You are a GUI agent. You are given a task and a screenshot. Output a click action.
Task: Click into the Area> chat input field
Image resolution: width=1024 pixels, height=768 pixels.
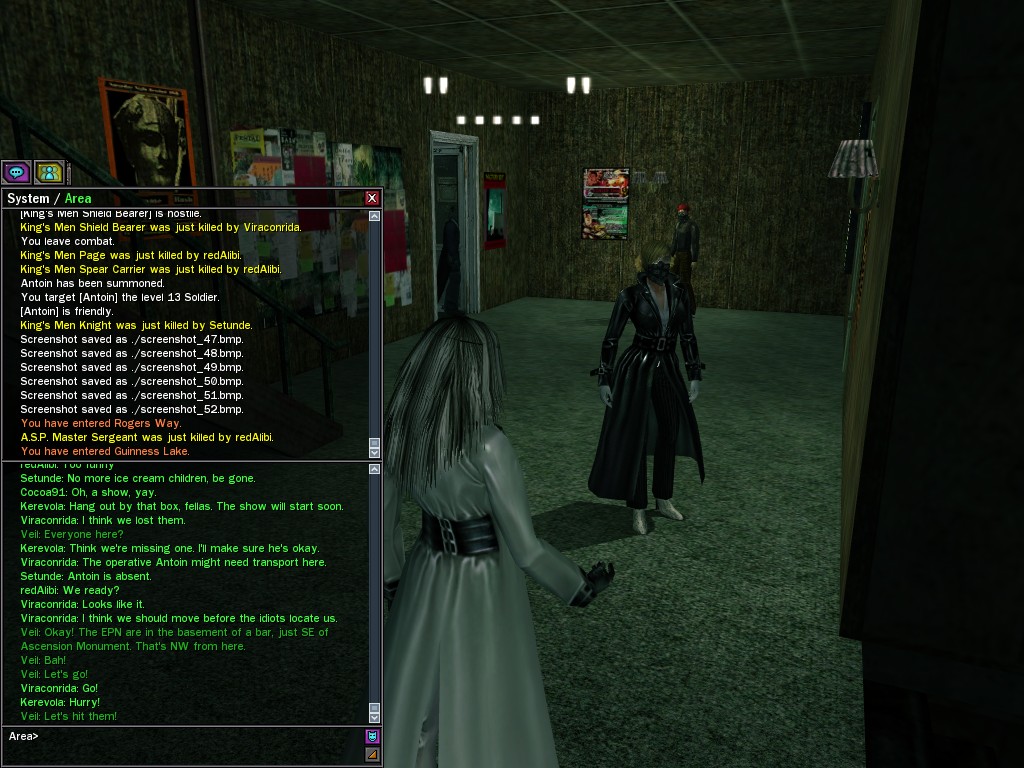click(200, 737)
